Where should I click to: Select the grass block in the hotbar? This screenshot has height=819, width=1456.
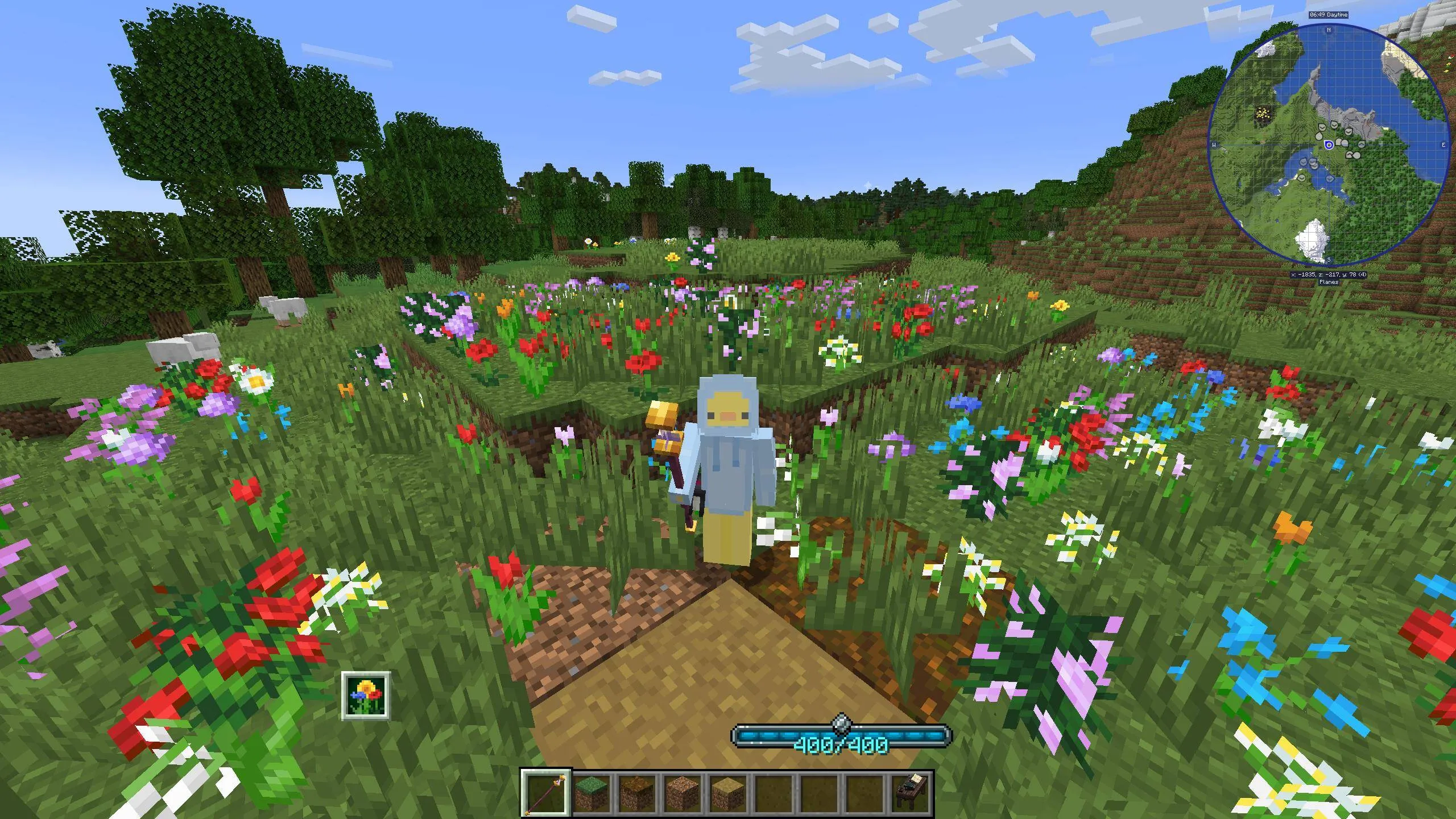click(591, 793)
